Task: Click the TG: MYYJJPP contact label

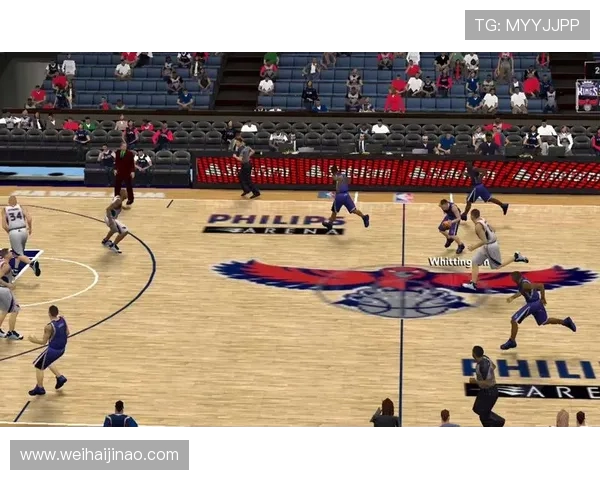Action: point(527,25)
